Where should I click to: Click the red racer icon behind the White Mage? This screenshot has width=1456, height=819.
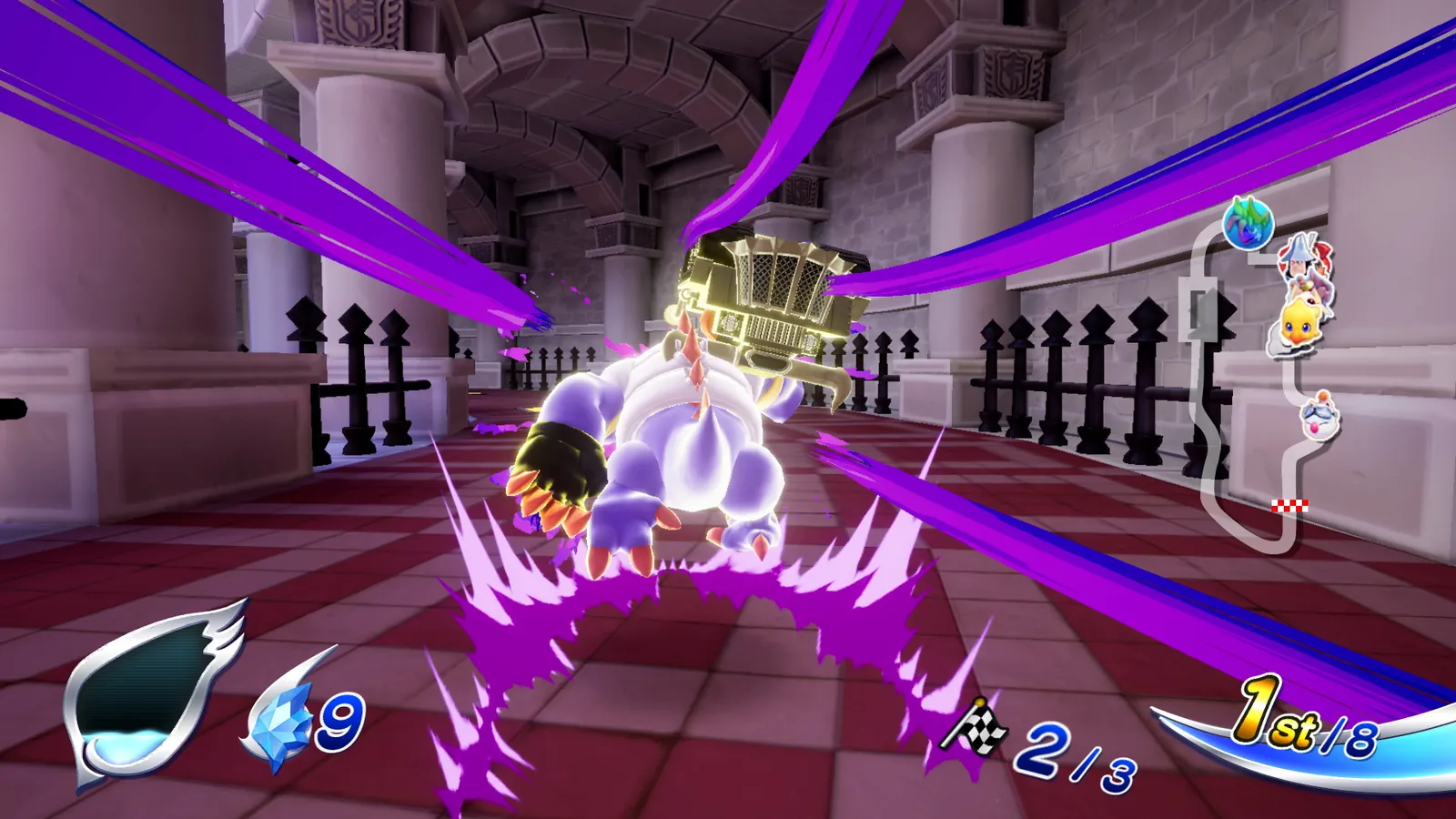(1325, 253)
